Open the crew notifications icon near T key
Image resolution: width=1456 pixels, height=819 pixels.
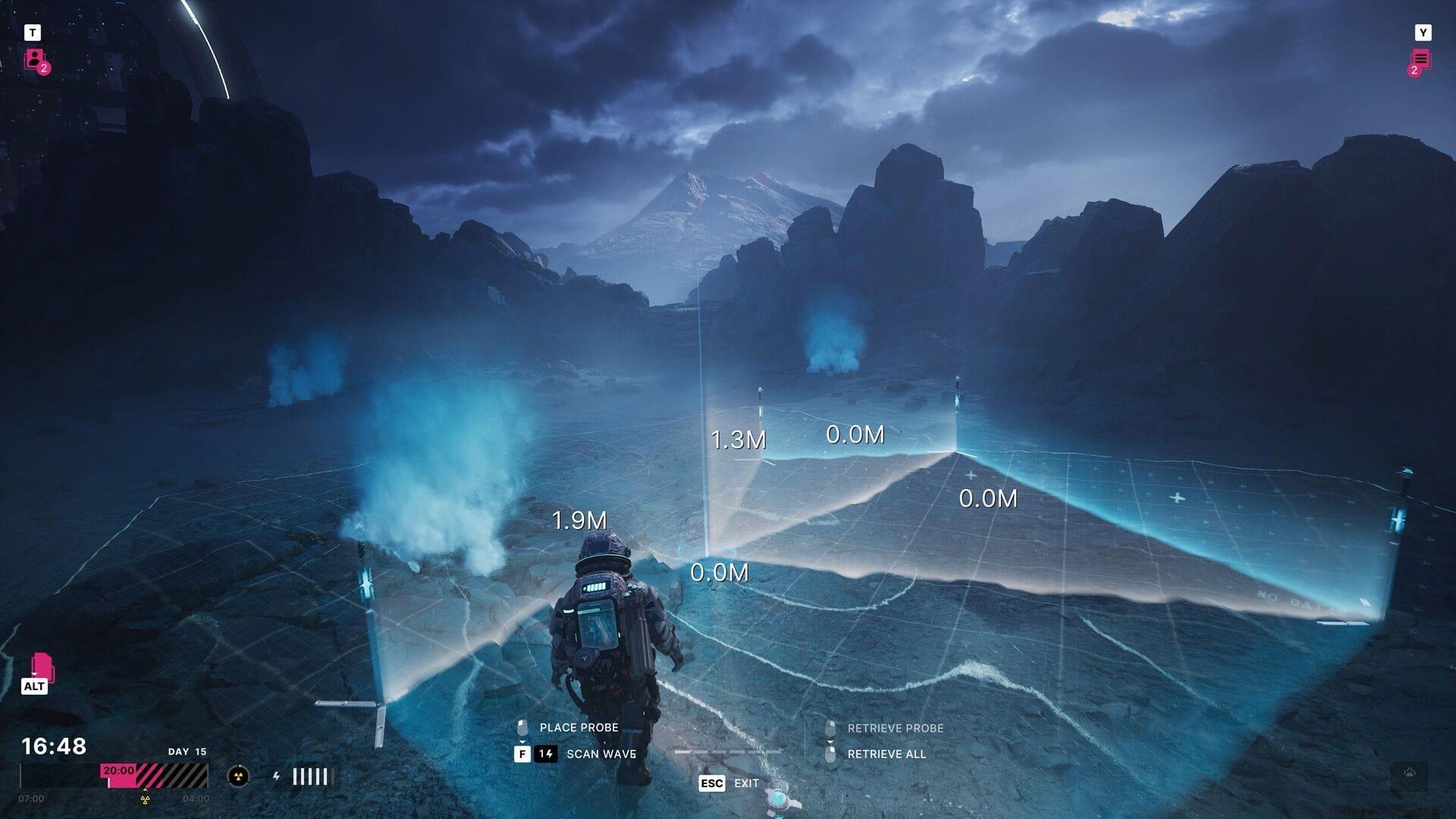(33, 59)
